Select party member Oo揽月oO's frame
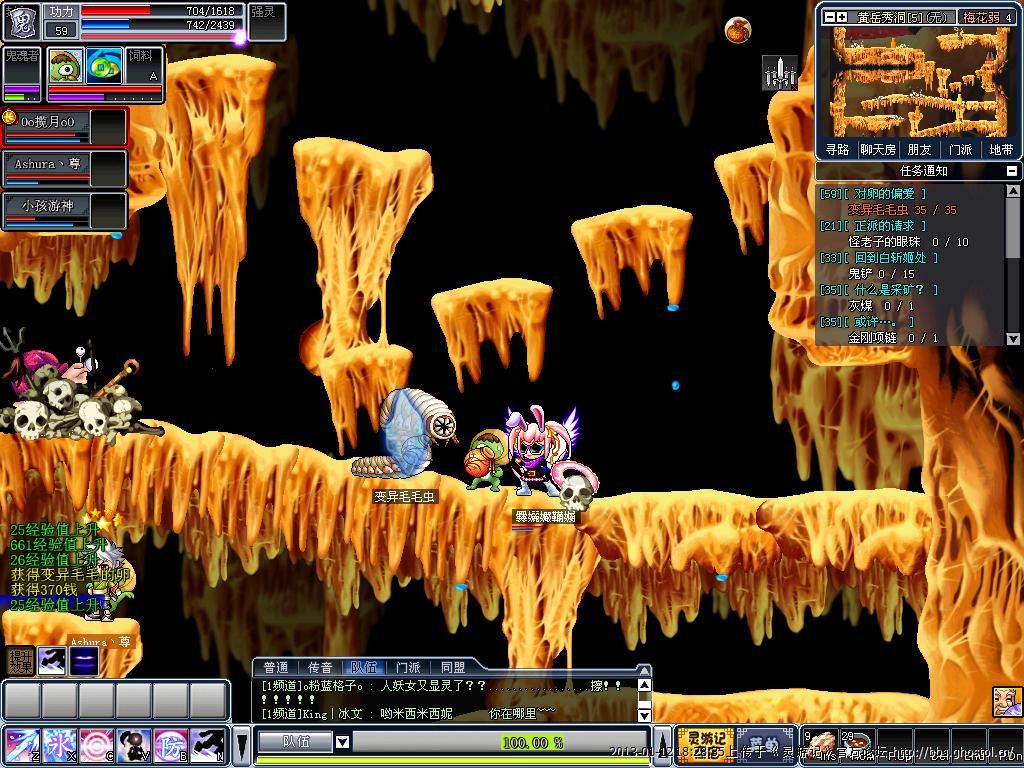1024x768 pixels. click(65, 127)
